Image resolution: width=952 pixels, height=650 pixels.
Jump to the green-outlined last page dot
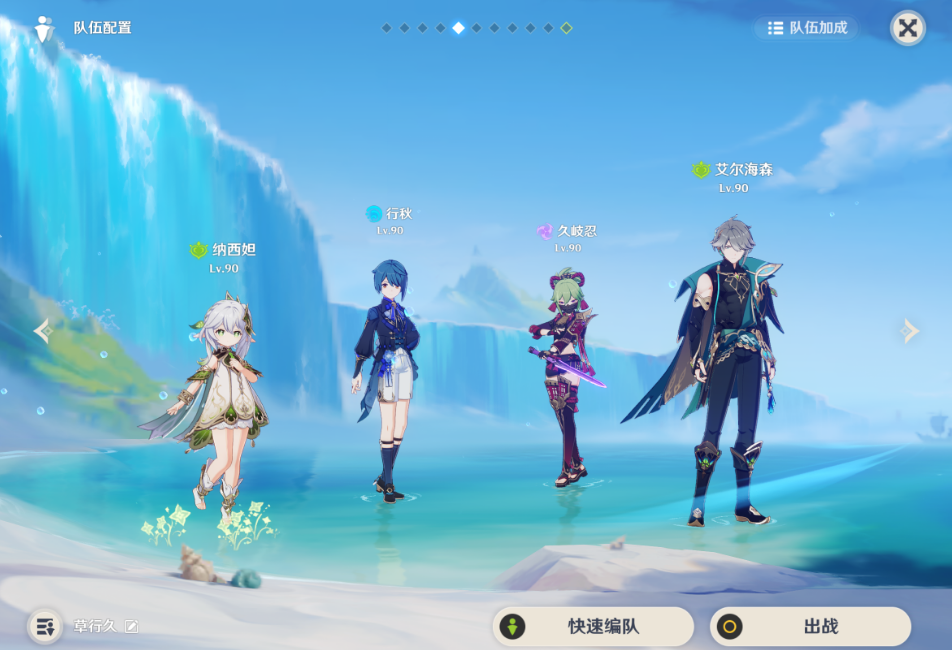tap(566, 28)
